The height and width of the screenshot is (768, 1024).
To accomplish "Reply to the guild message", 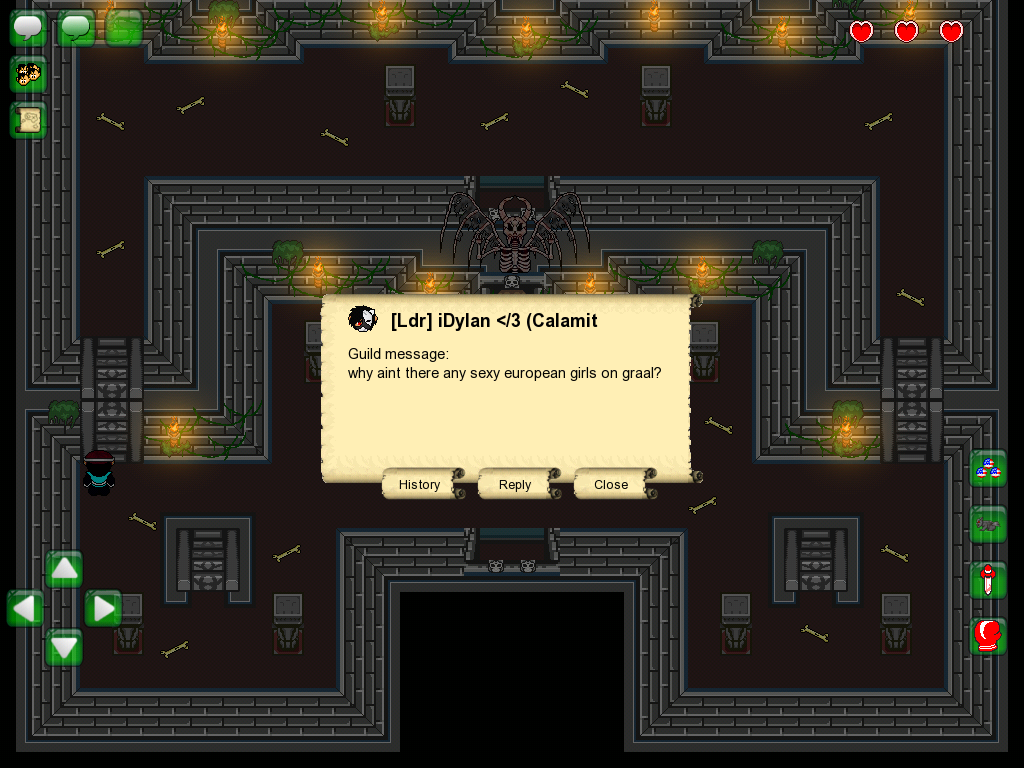I will [x=515, y=484].
